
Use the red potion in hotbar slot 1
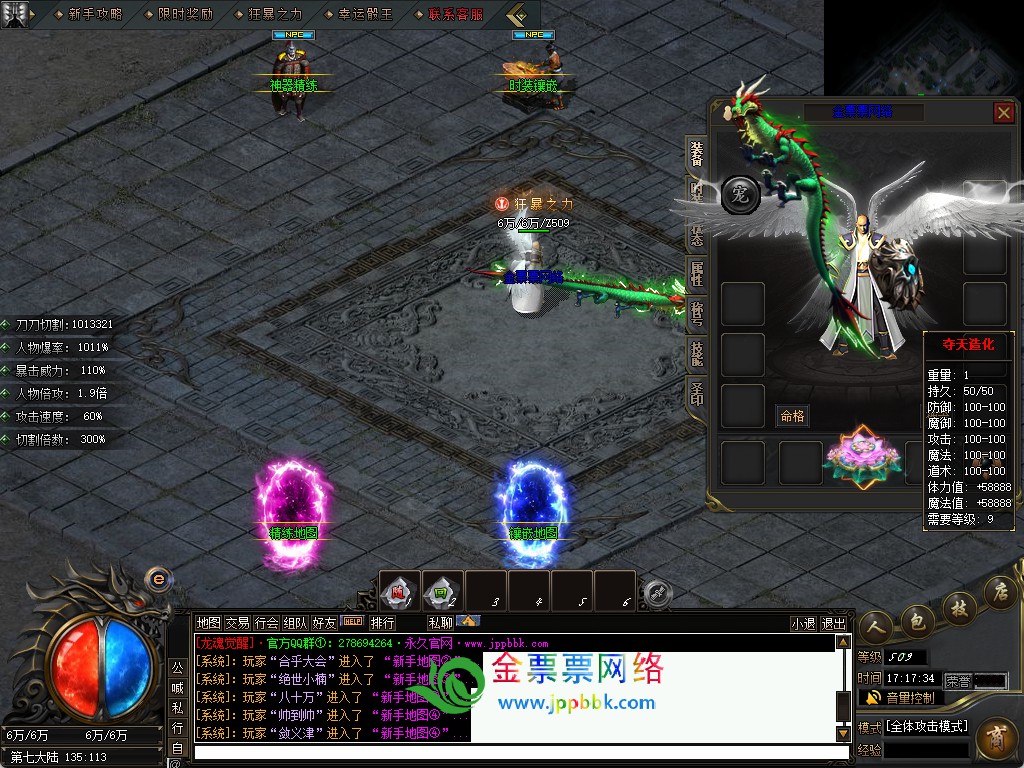click(400, 591)
